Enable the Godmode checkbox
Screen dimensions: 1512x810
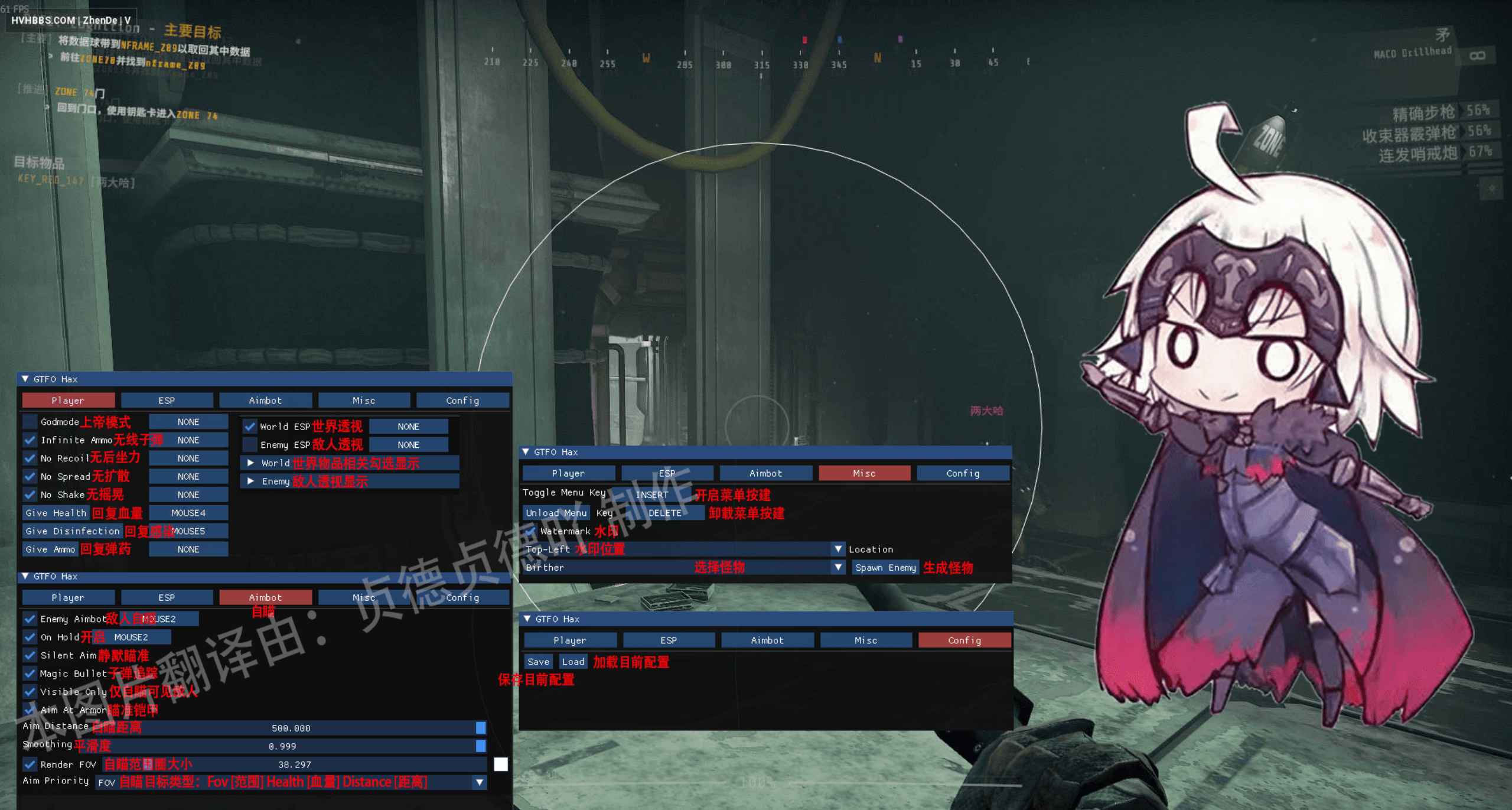pos(30,421)
